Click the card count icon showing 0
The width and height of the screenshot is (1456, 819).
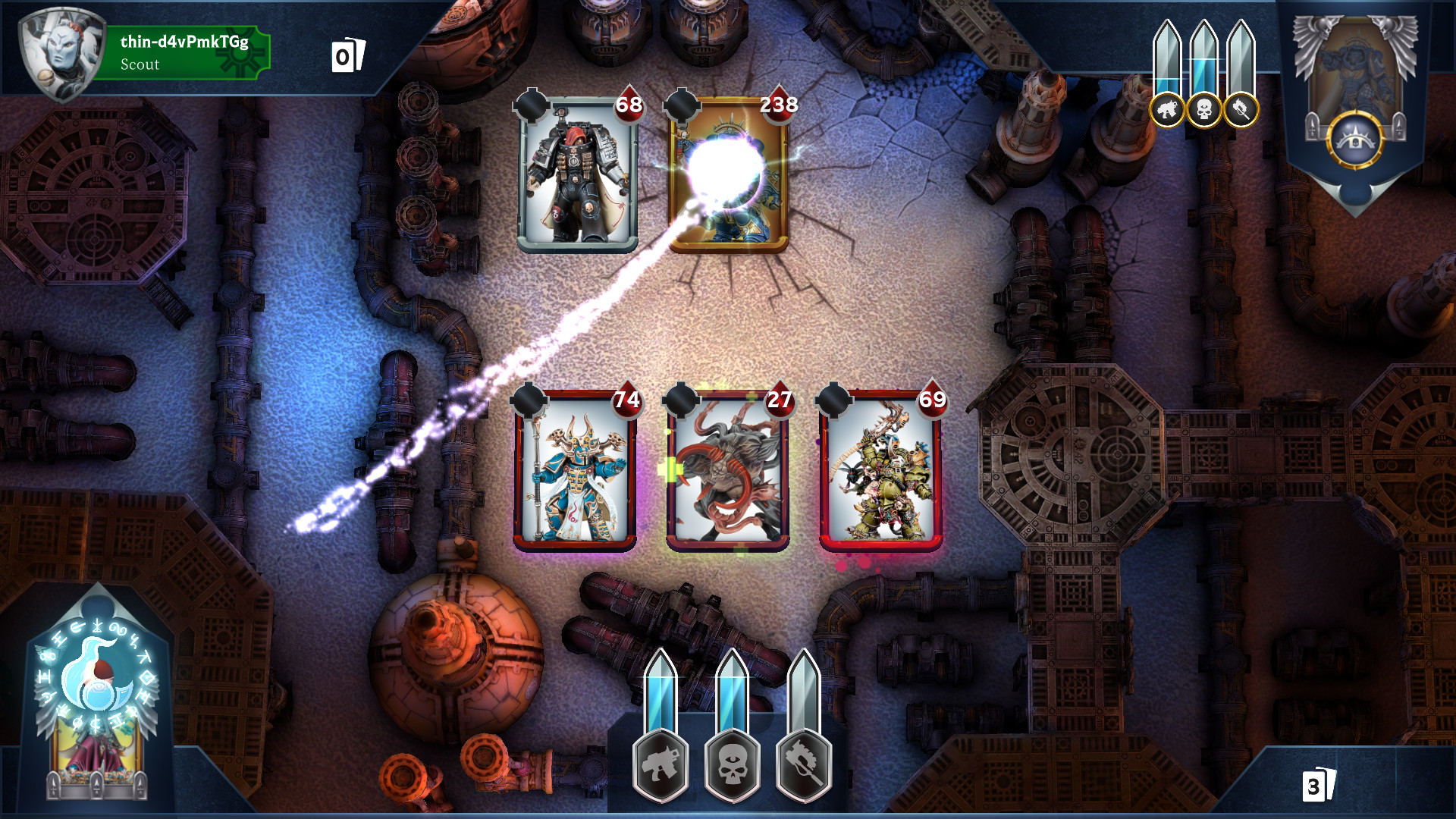point(348,54)
